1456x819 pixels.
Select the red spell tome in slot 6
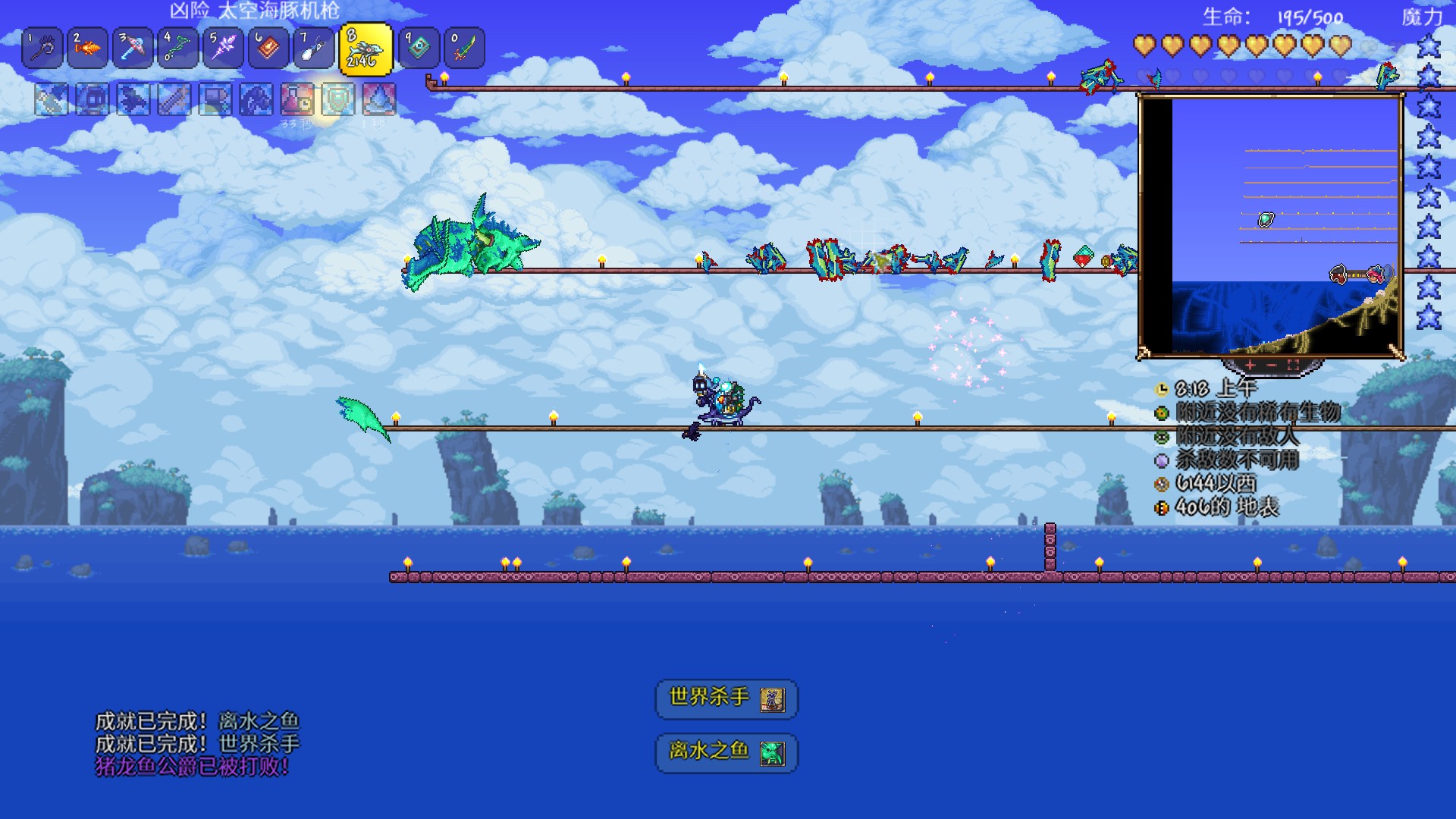268,49
